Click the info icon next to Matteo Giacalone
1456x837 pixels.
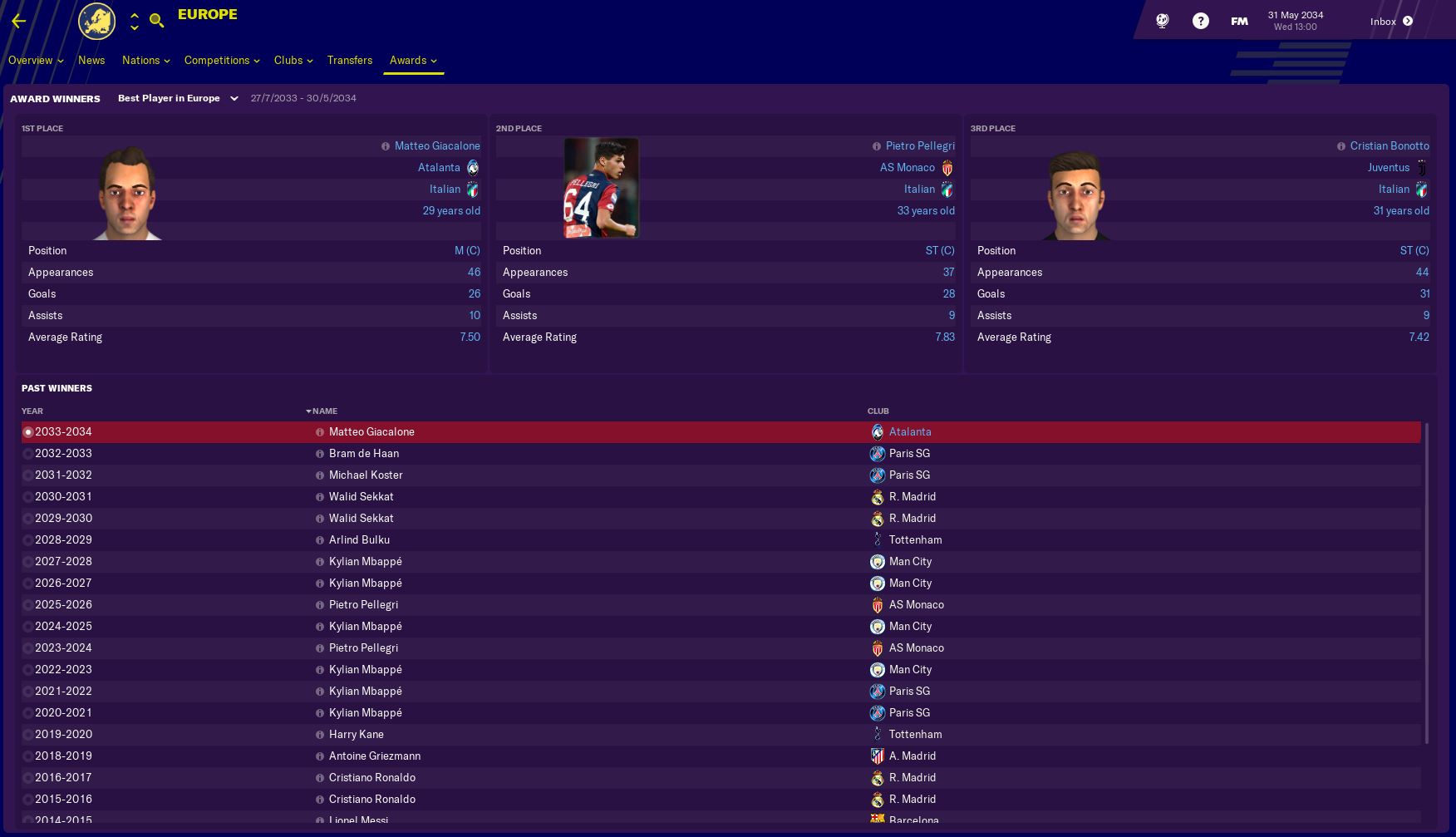pyautogui.click(x=386, y=146)
